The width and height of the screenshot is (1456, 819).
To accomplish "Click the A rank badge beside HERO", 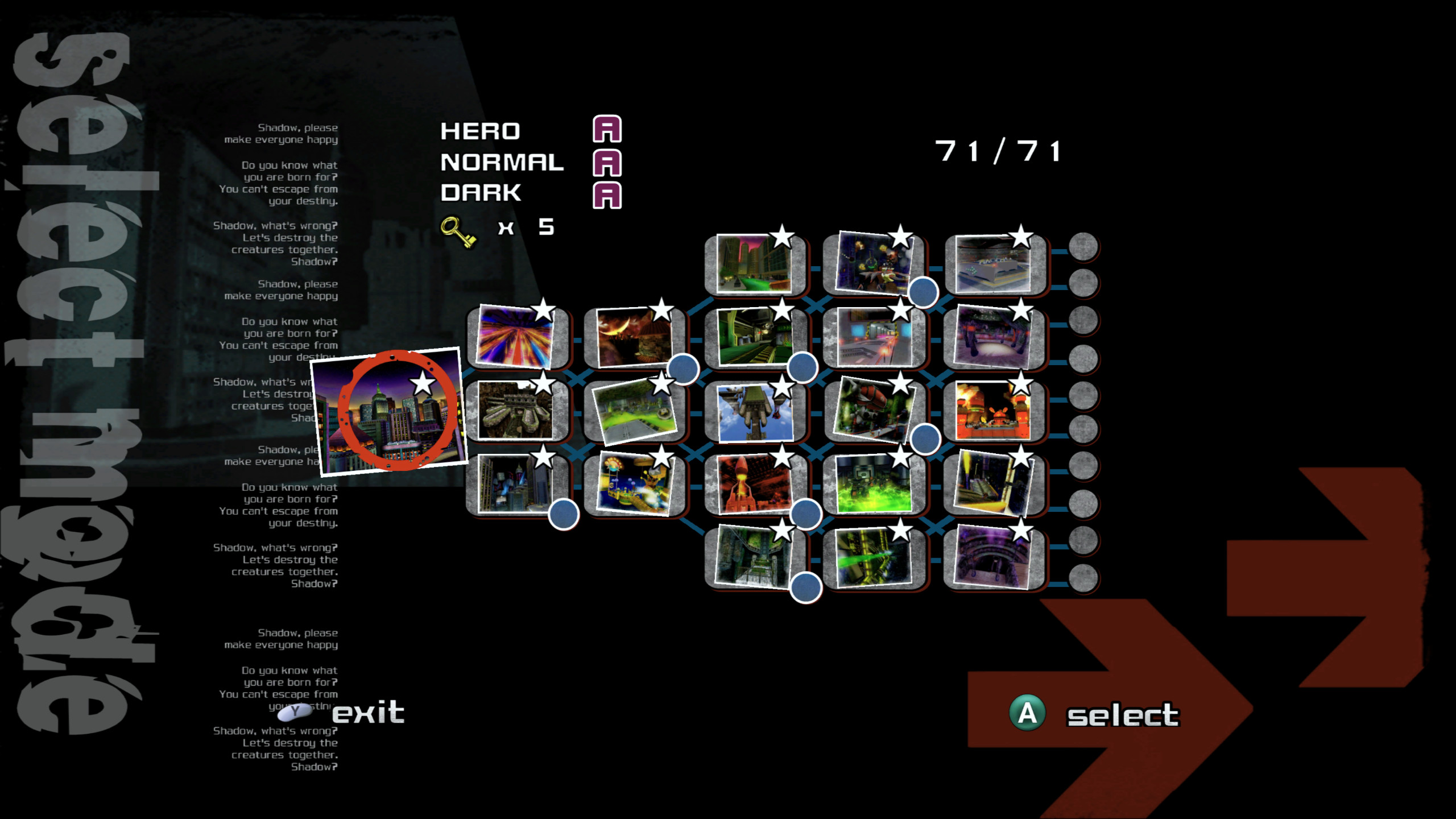I will (x=606, y=131).
